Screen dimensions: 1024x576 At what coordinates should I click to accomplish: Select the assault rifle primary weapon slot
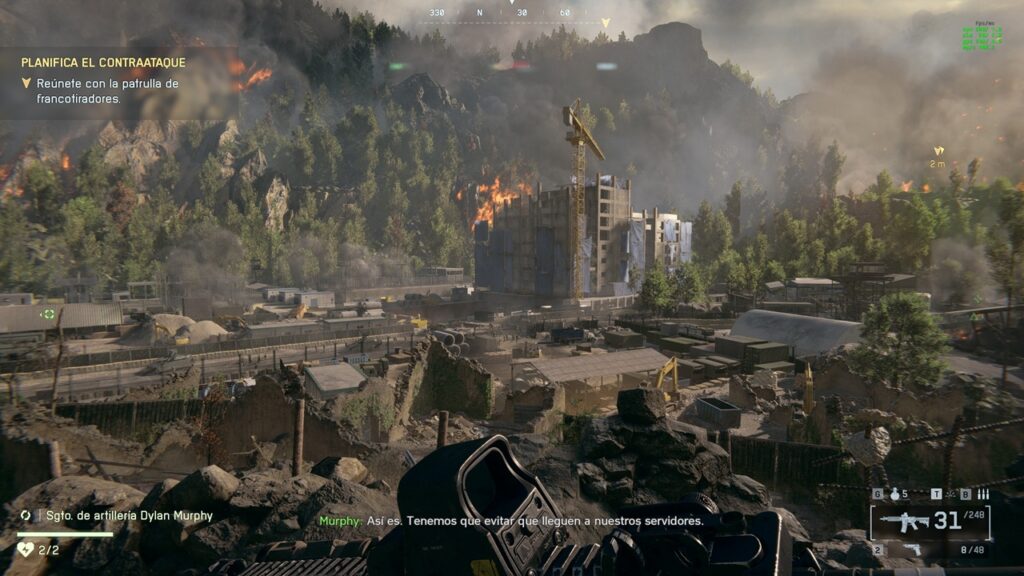click(905, 521)
